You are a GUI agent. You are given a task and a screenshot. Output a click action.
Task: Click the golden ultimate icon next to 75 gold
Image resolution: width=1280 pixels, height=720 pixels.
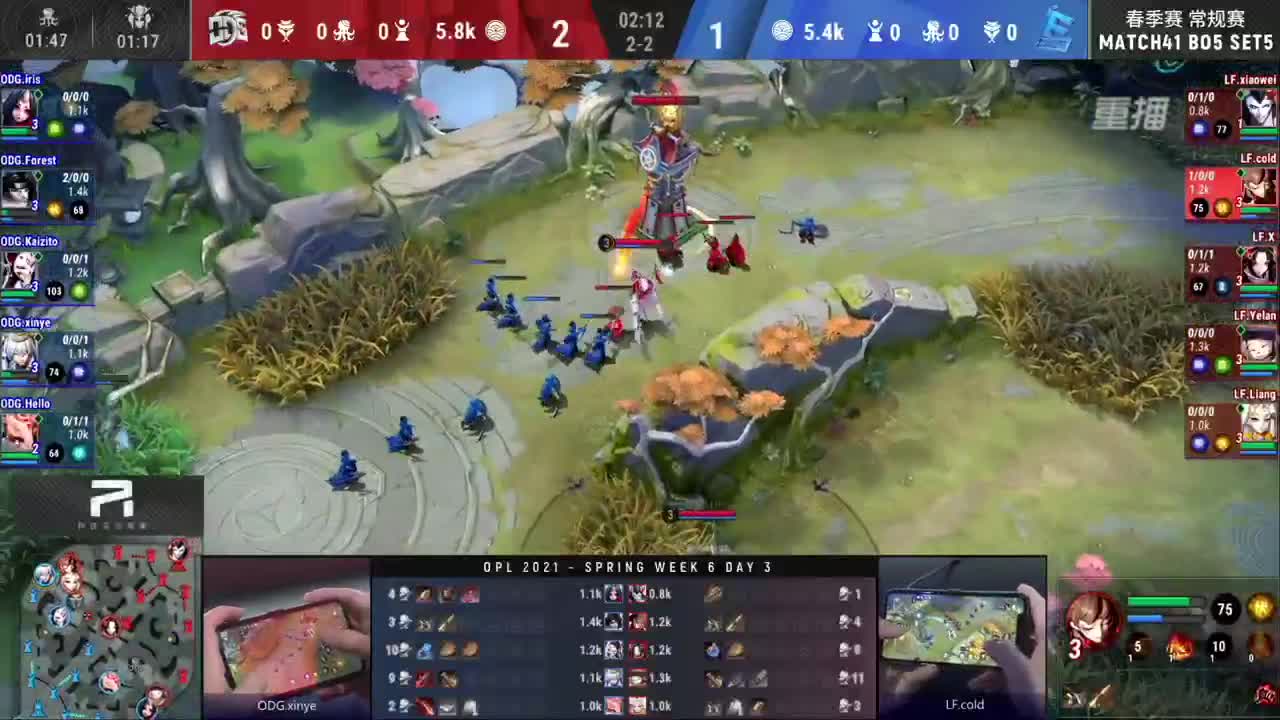point(1257,608)
